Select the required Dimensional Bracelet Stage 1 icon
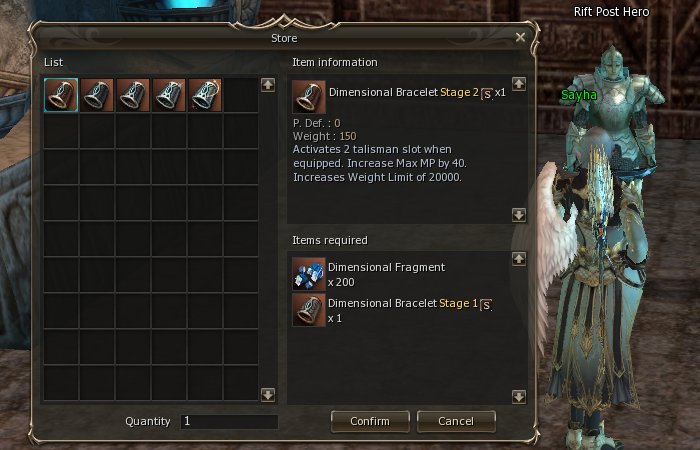Screen dimensions: 700x450 tap(308, 310)
